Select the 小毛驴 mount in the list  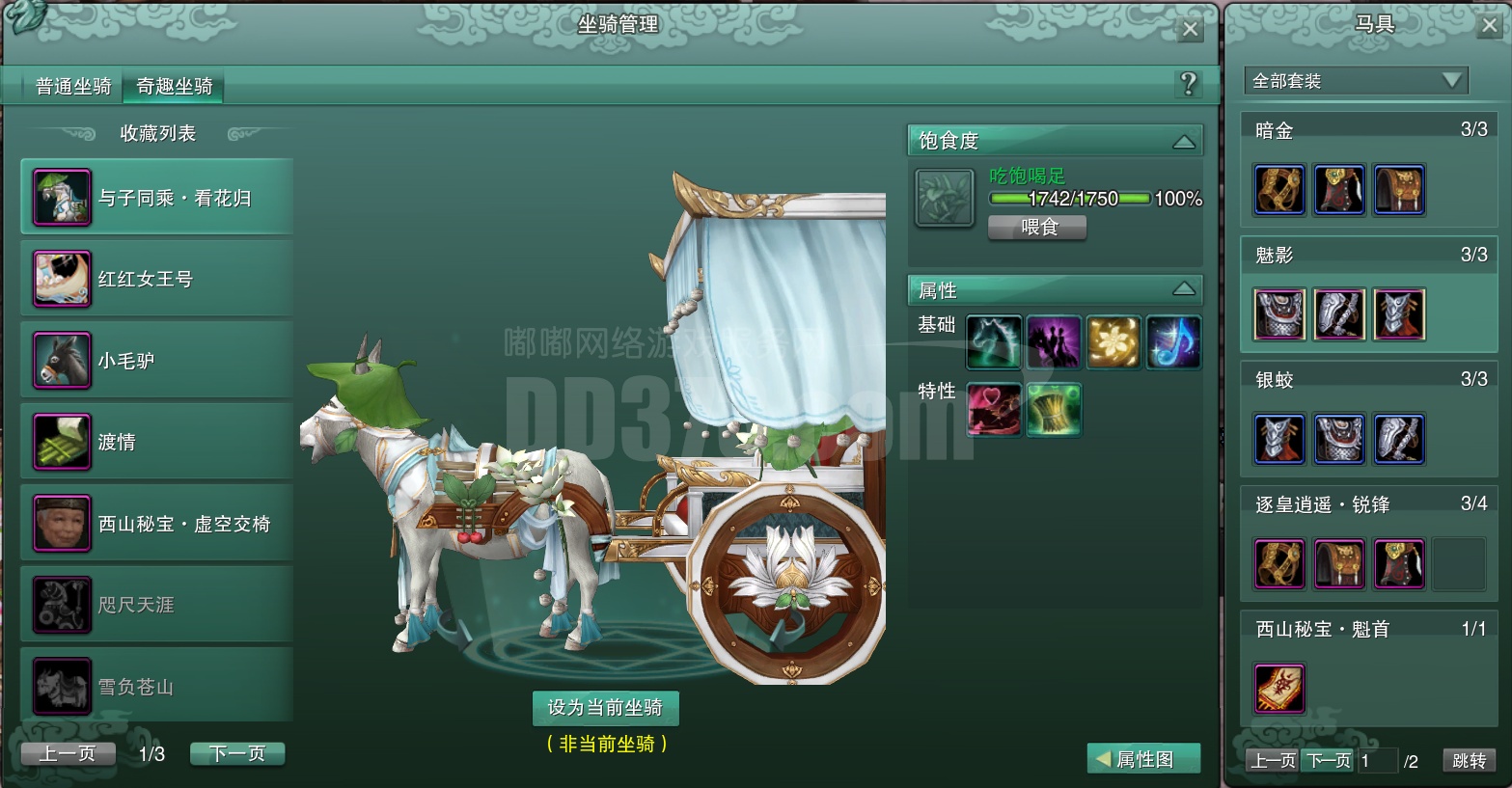[155, 359]
